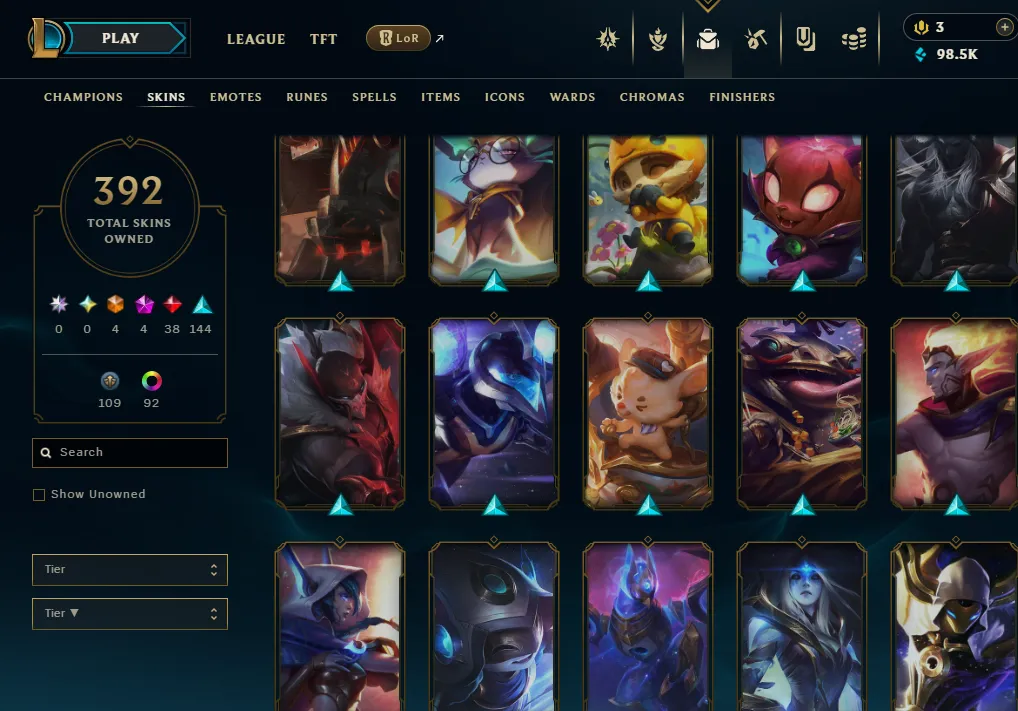Open the loot cards icon
Viewport: 1018px width, 711px height.
806,39
